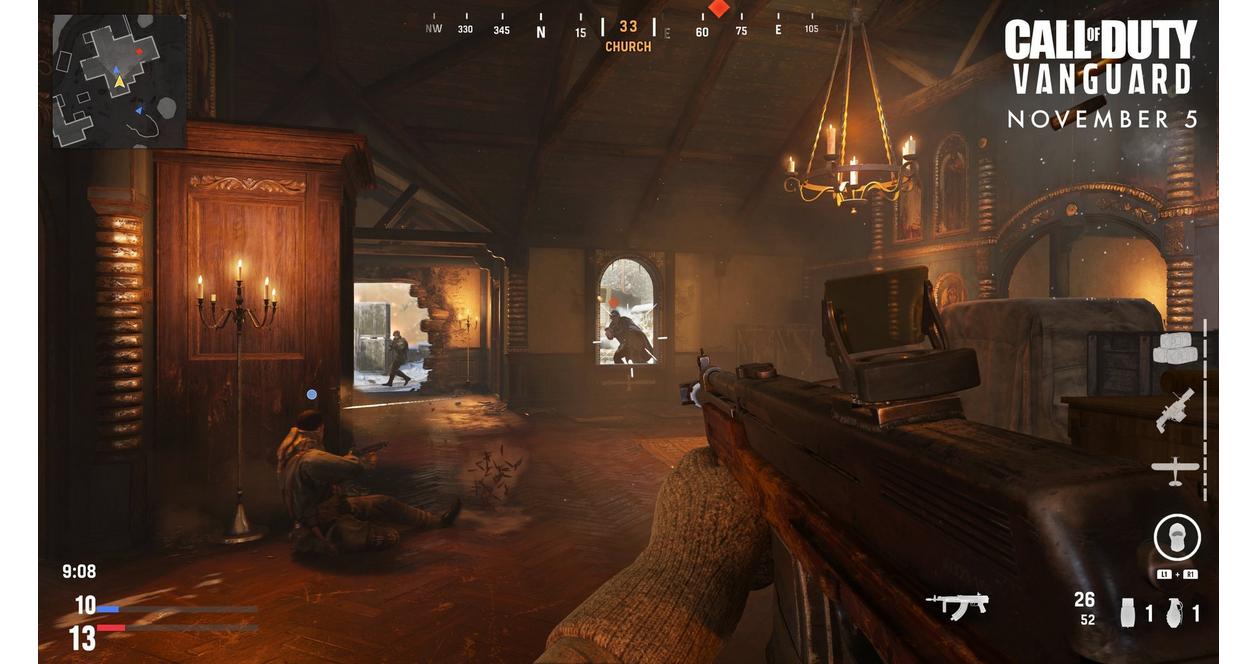
Task: Select the equipped submachine gun icon
Action: [957, 604]
